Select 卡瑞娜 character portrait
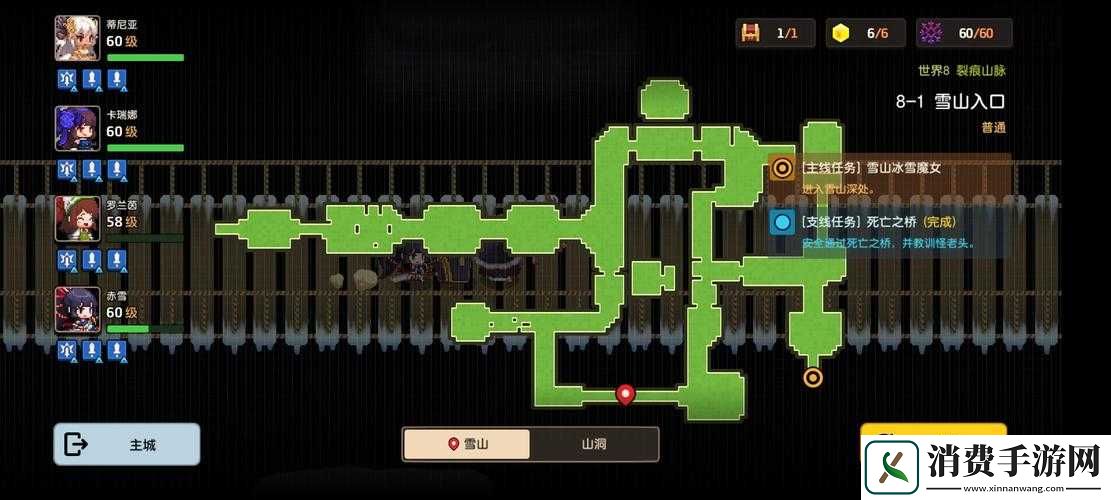 coord(77,129)
